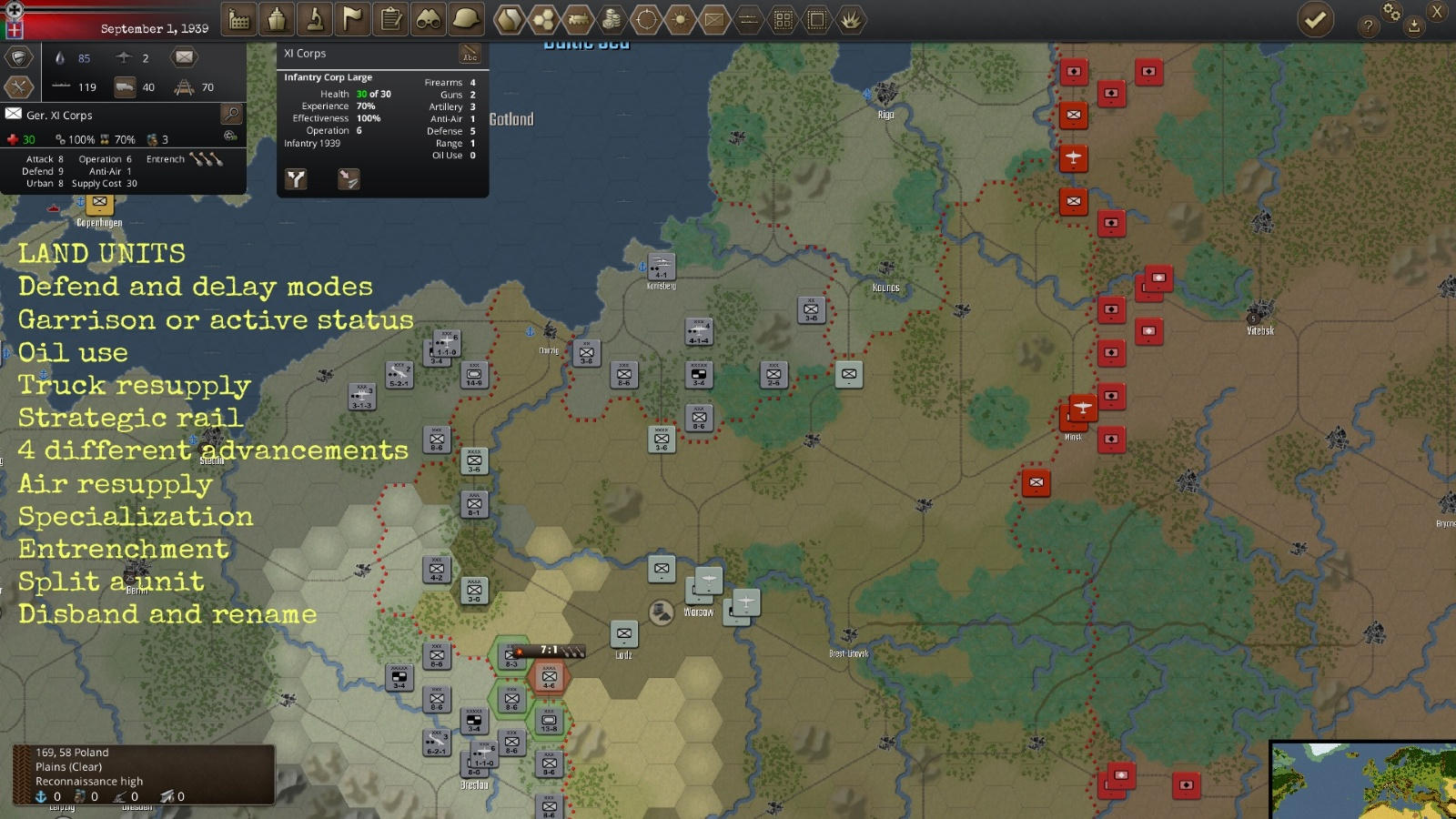The height and width of the screenshot is (819, 1456).
Task: Click the minimap to move the view
Action: point(1360,778)
